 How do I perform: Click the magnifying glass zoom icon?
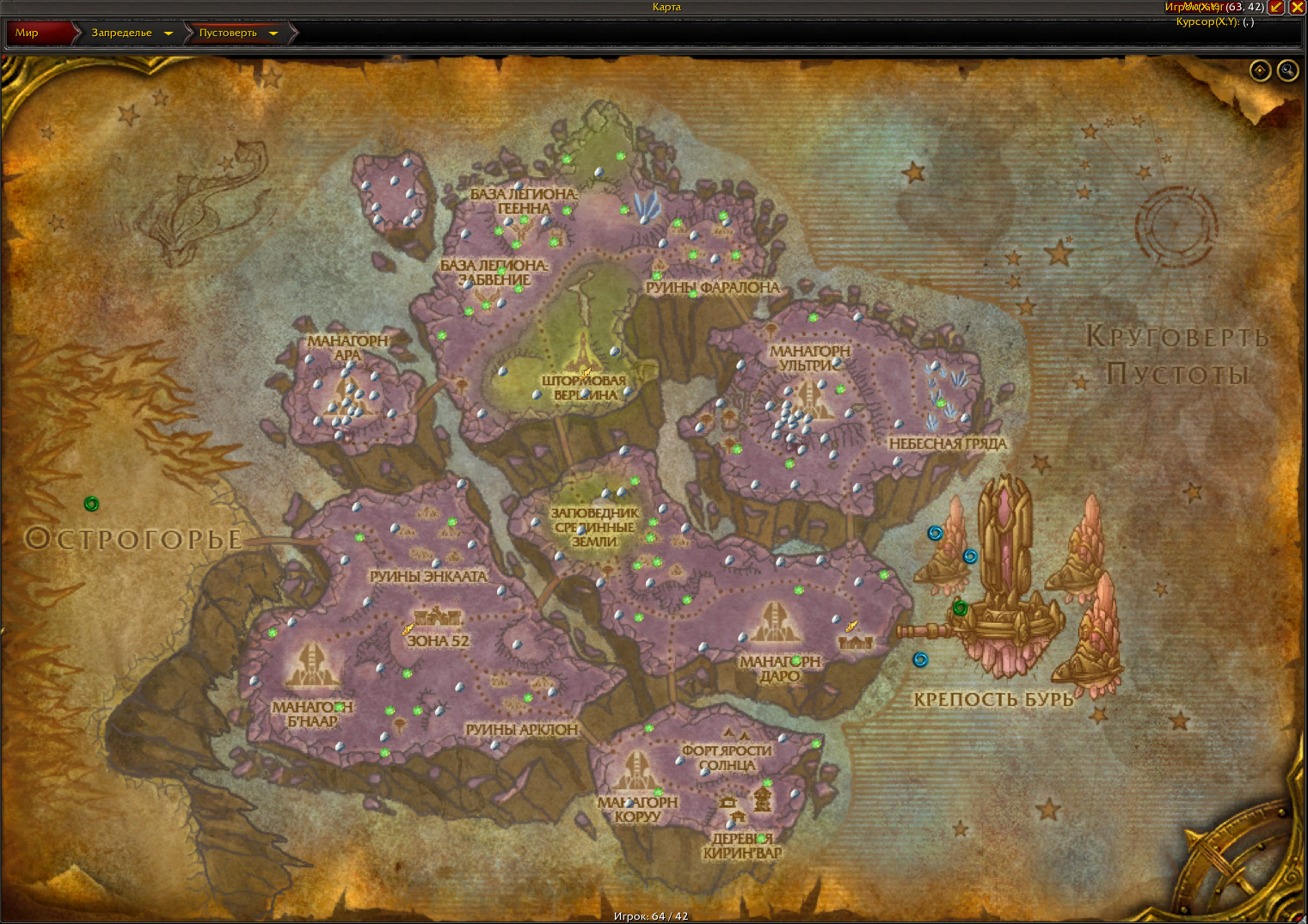tap(1287, 70)
